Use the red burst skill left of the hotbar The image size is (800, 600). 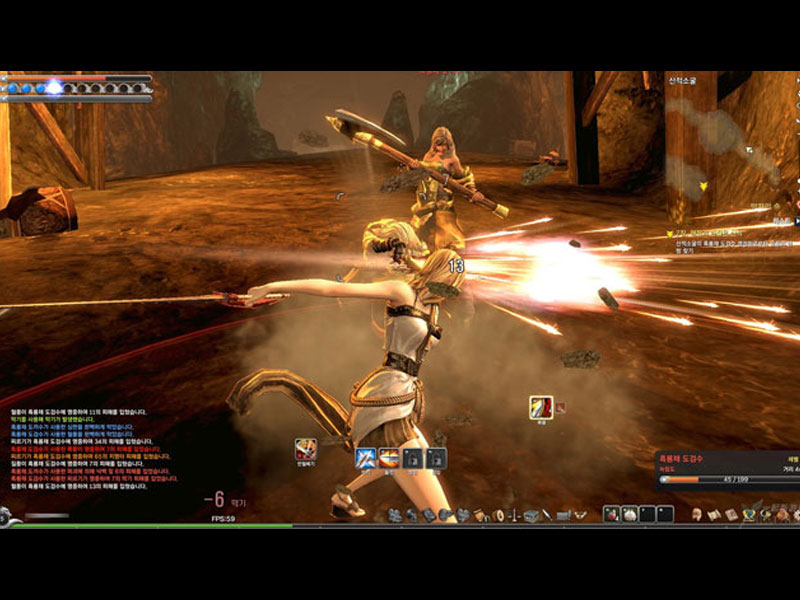click(306, 450)
